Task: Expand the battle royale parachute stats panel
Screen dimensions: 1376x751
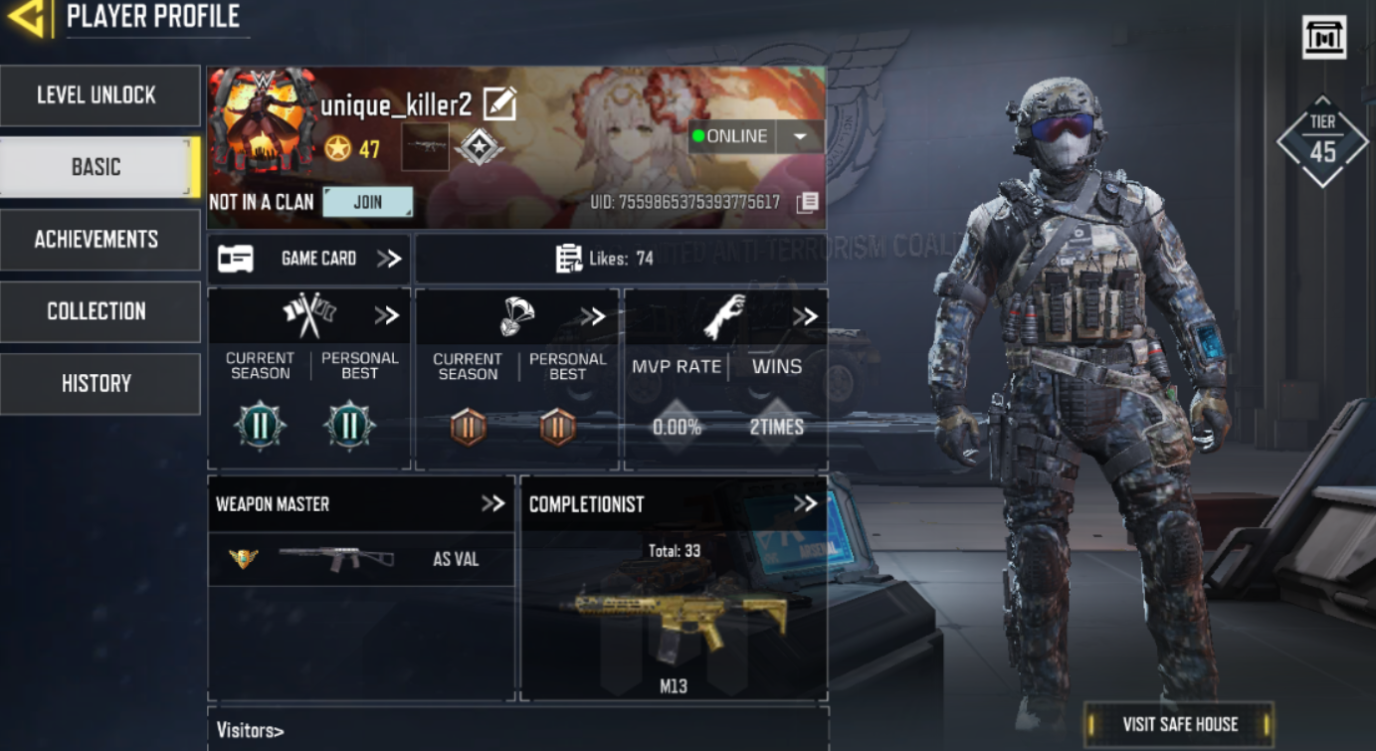Action: 593,316
